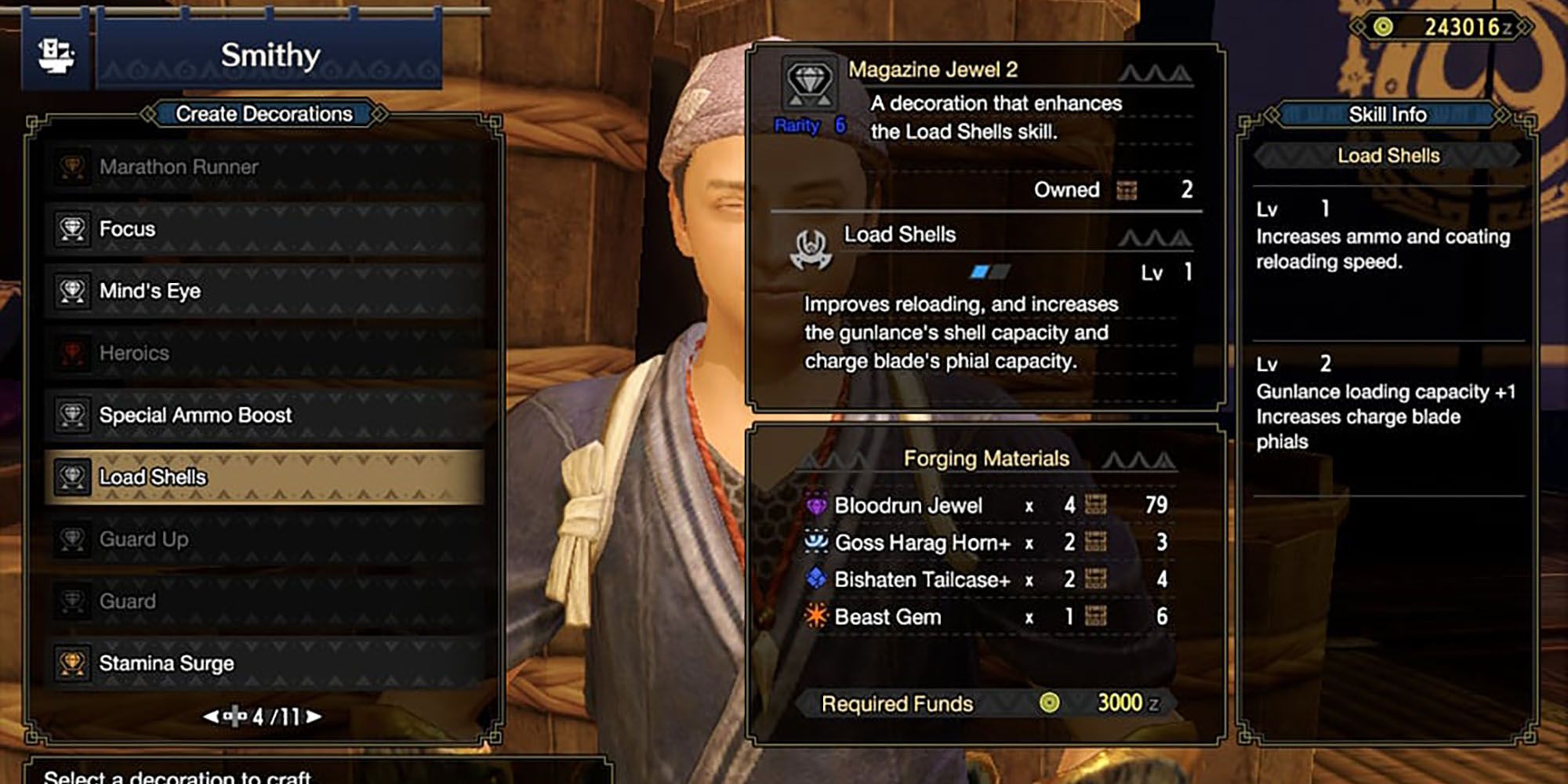Click the Lv 1 skill level pip bar
The image size is (1568, 784).
989,270
